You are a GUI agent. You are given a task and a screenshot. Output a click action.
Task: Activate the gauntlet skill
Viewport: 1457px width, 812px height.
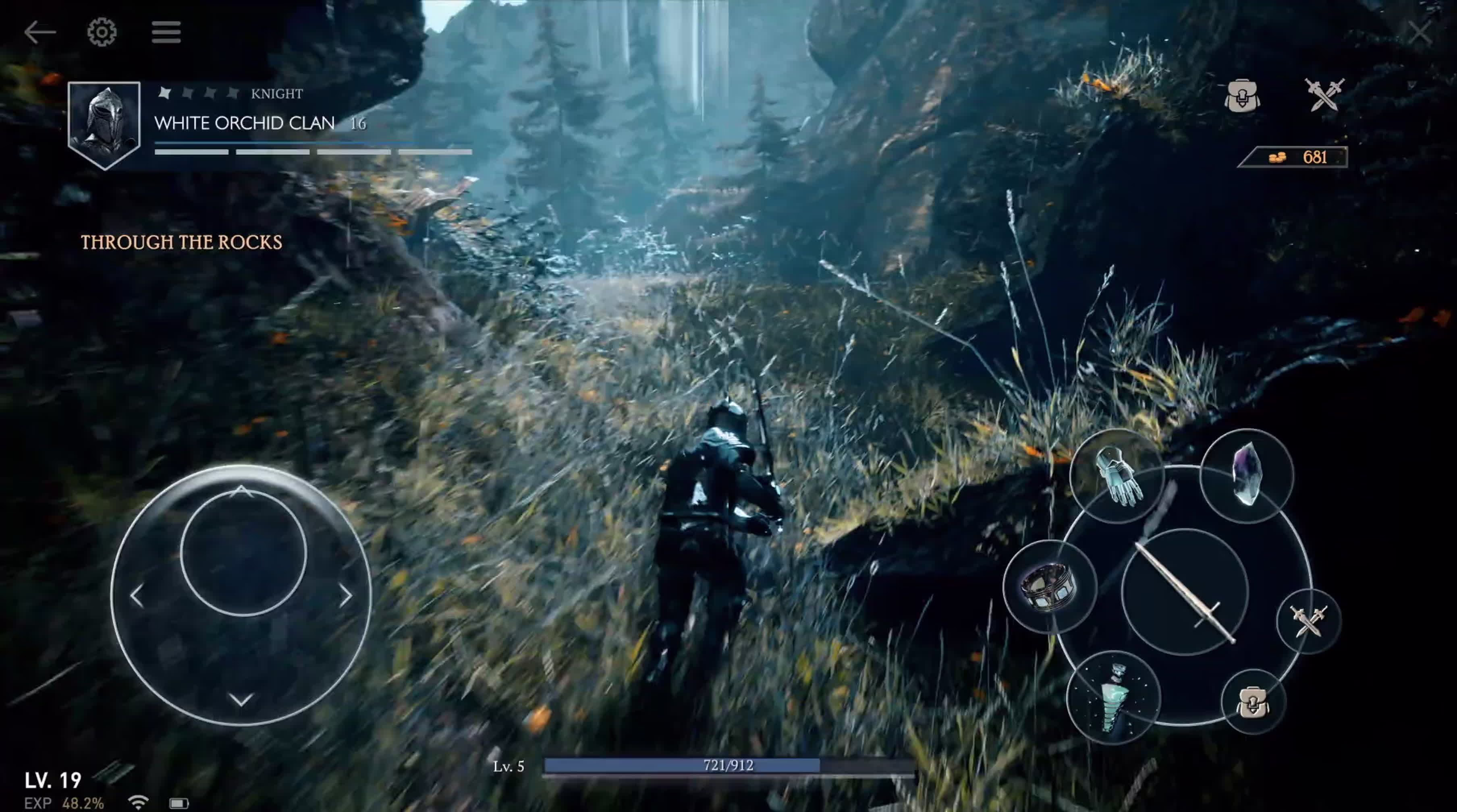pos(1117,476)
